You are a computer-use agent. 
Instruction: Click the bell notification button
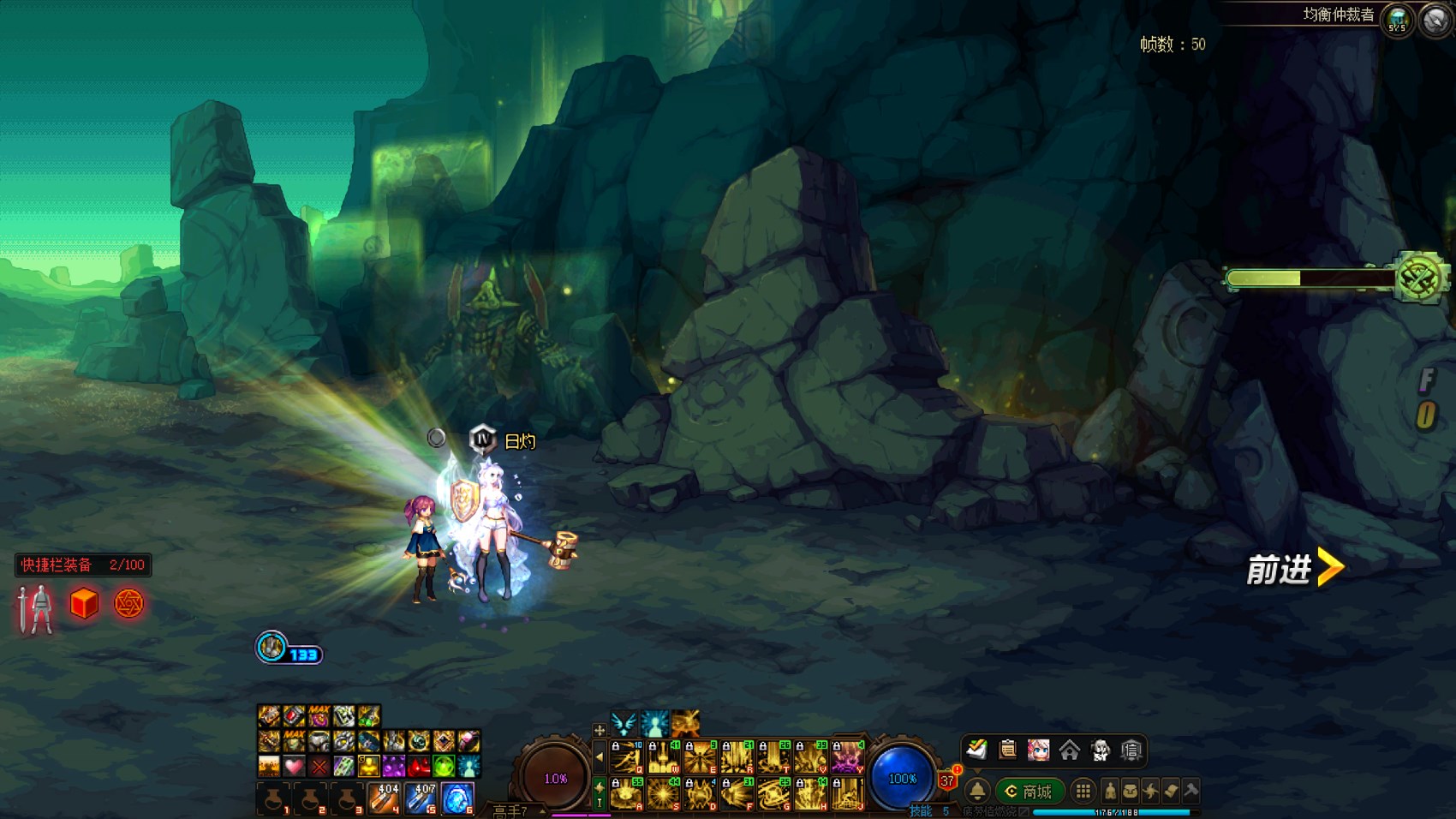coord(977,792)
